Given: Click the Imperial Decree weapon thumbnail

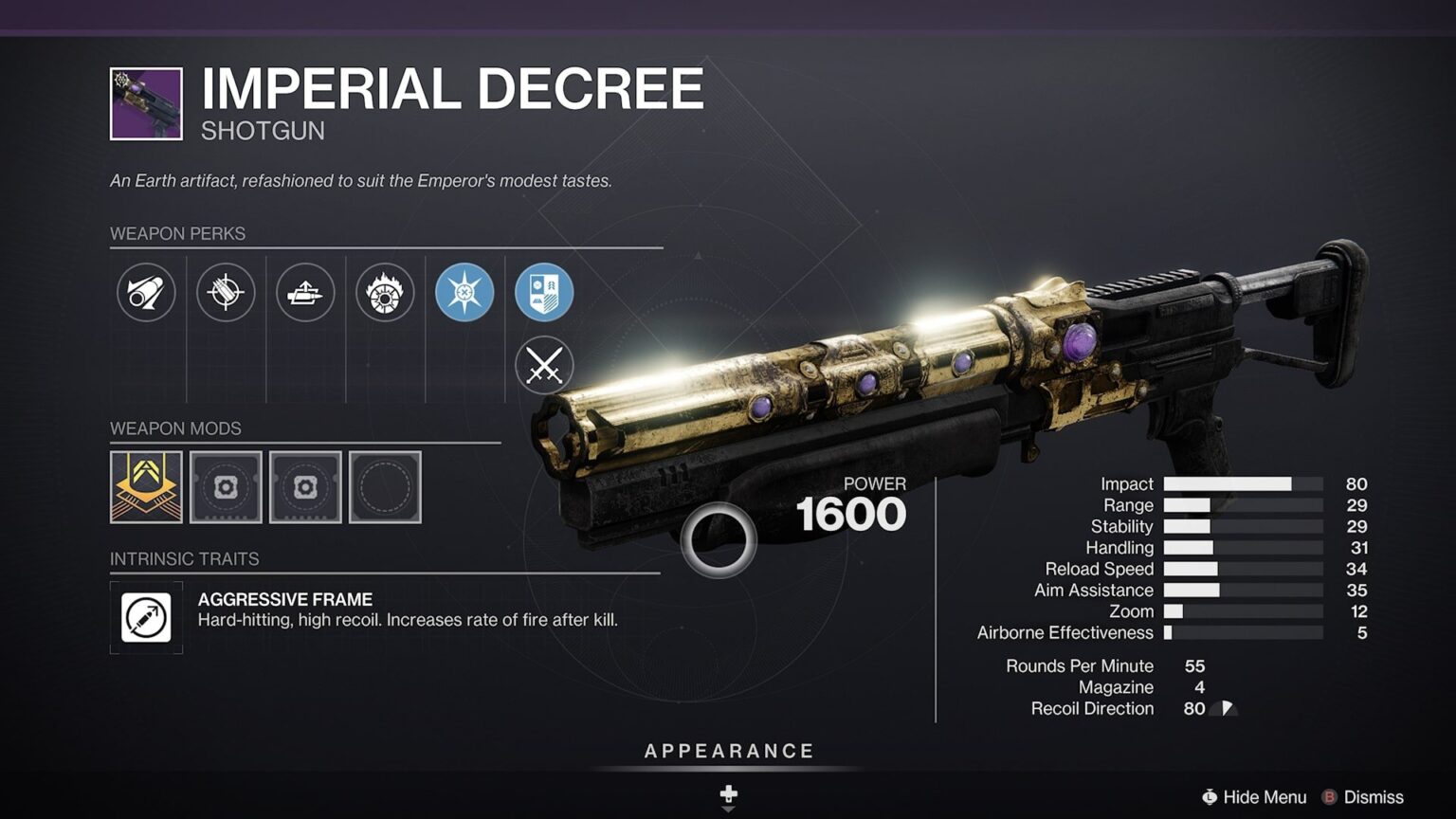Looking at the screenshot, I should (146, 102).
